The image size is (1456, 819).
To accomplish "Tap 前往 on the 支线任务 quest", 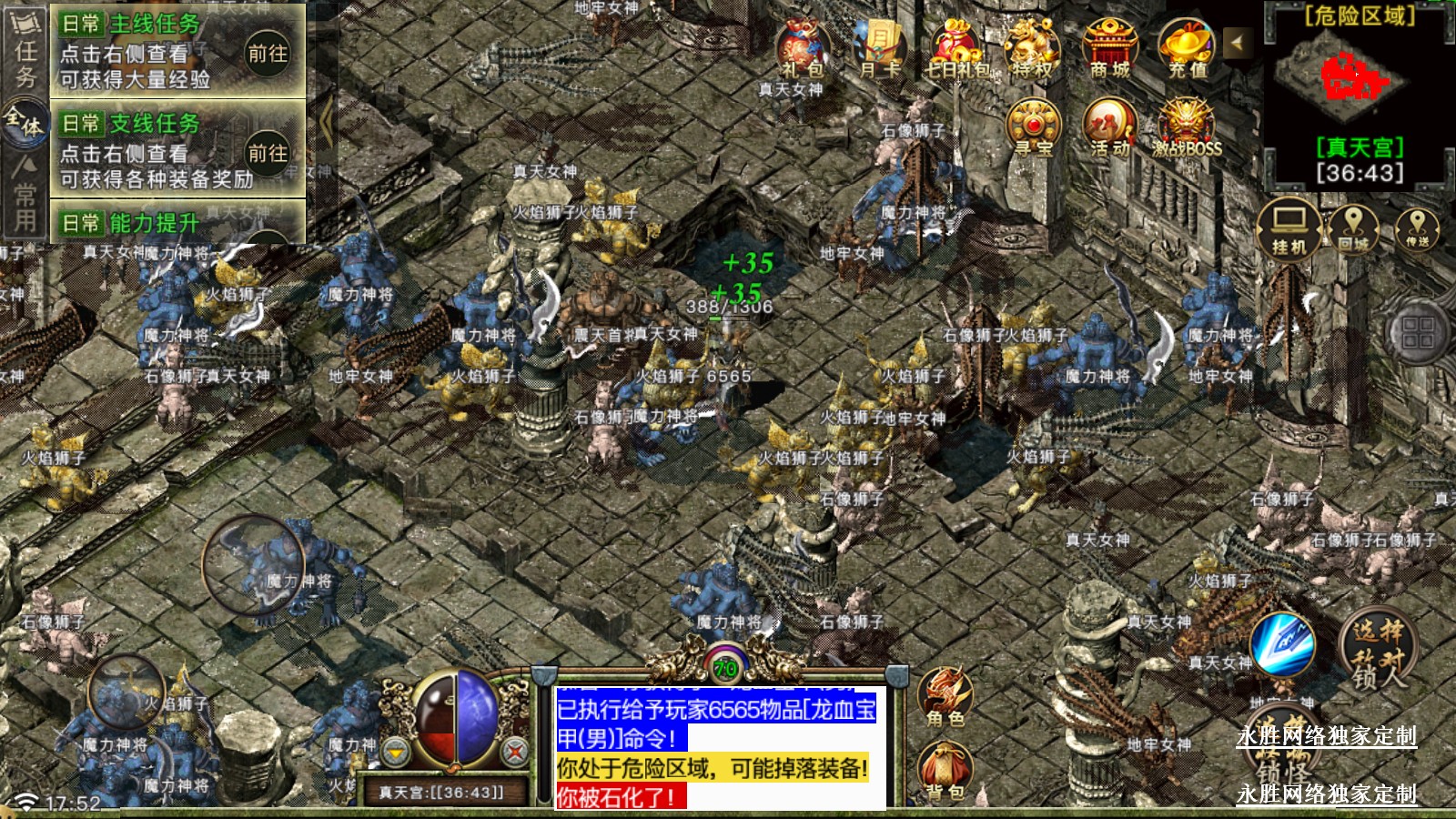I will click(268, 153).
